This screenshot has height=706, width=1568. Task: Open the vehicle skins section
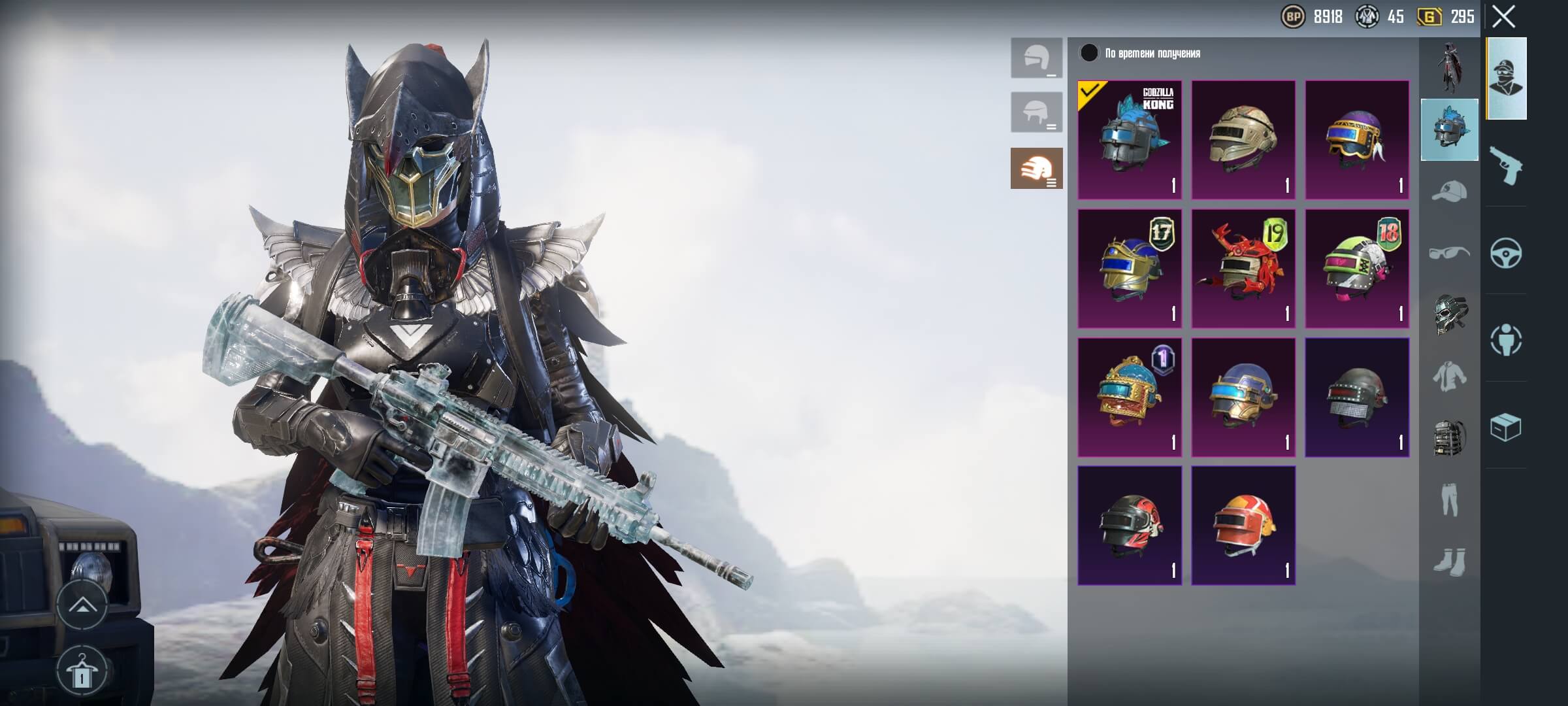click(x=1506, y=253)
